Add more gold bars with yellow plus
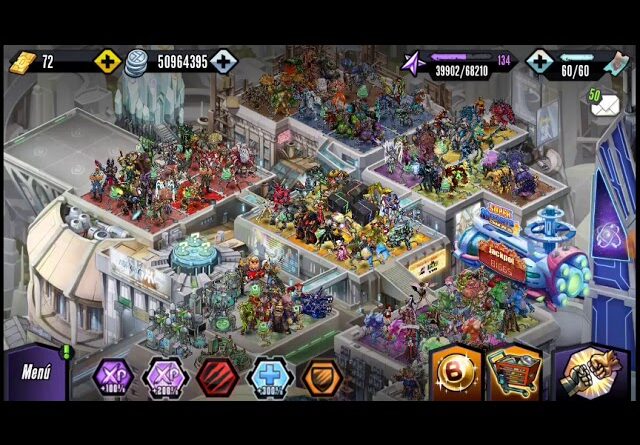 click(x=107, y=62)
